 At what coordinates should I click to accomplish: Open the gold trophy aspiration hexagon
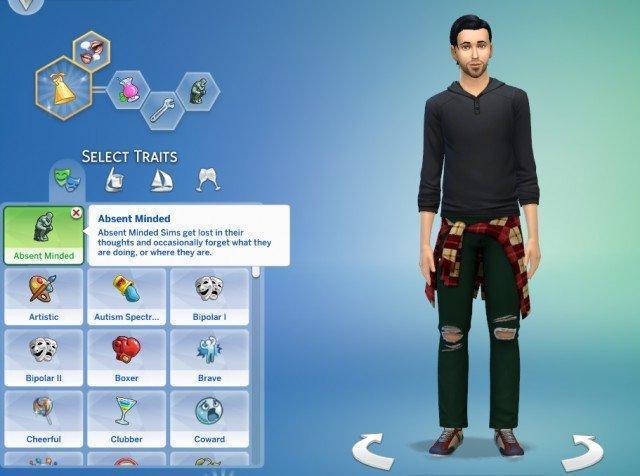[62, 85]
